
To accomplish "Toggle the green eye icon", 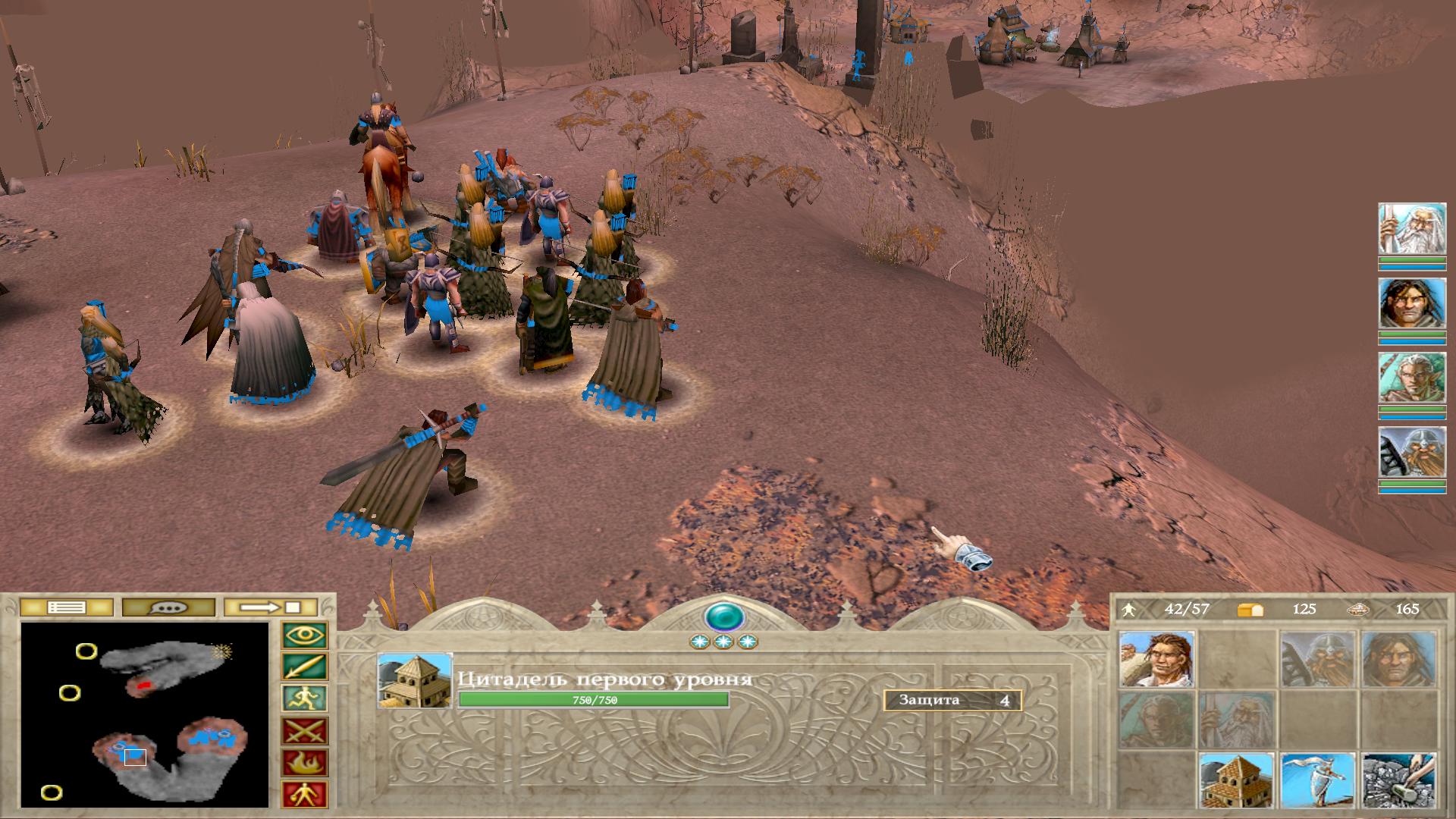I will [304, 635].
